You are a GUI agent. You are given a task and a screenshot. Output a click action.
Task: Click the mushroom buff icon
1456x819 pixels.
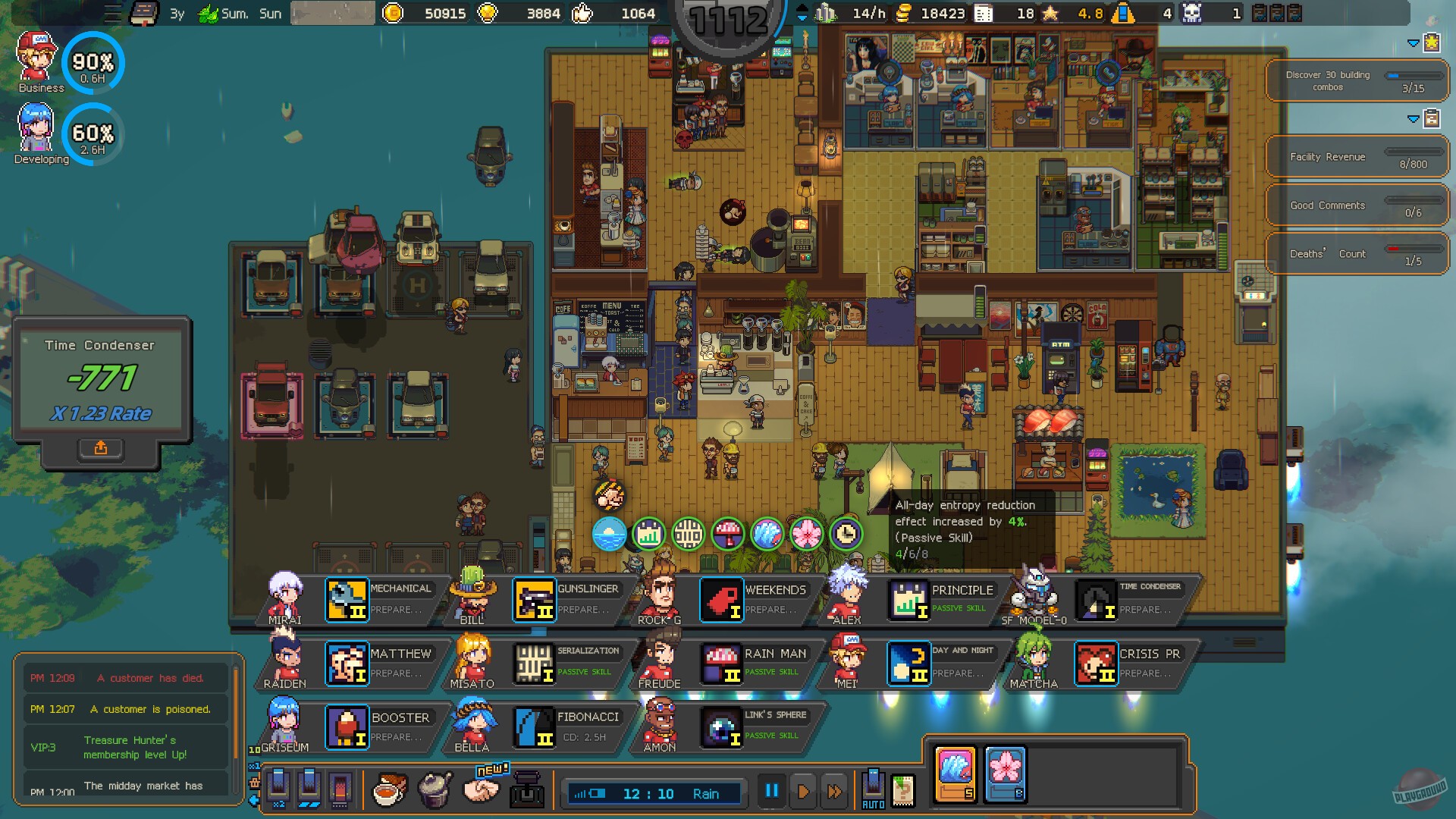727,533
